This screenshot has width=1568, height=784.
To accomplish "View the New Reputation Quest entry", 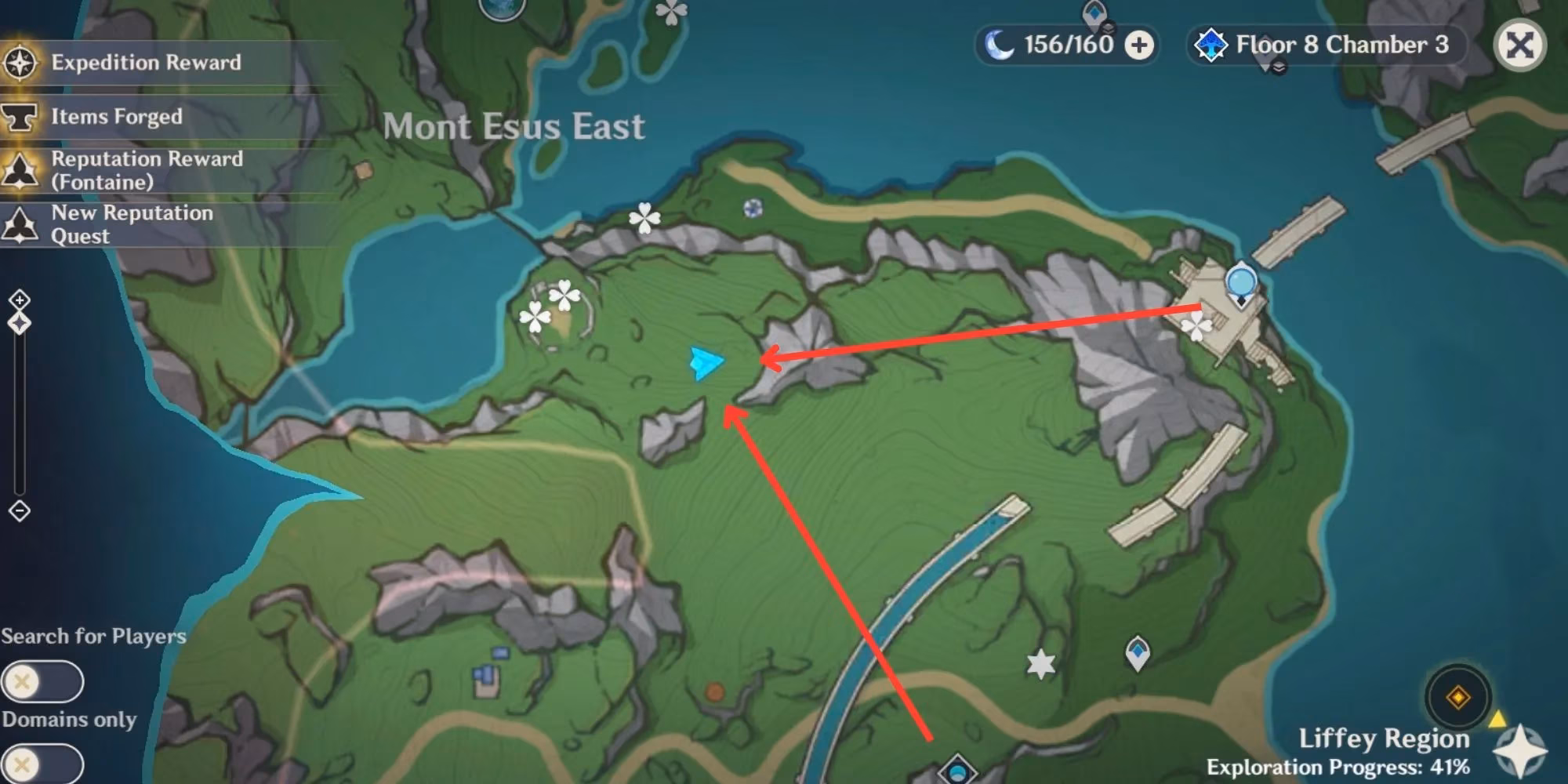I will (x=132, y=224).
